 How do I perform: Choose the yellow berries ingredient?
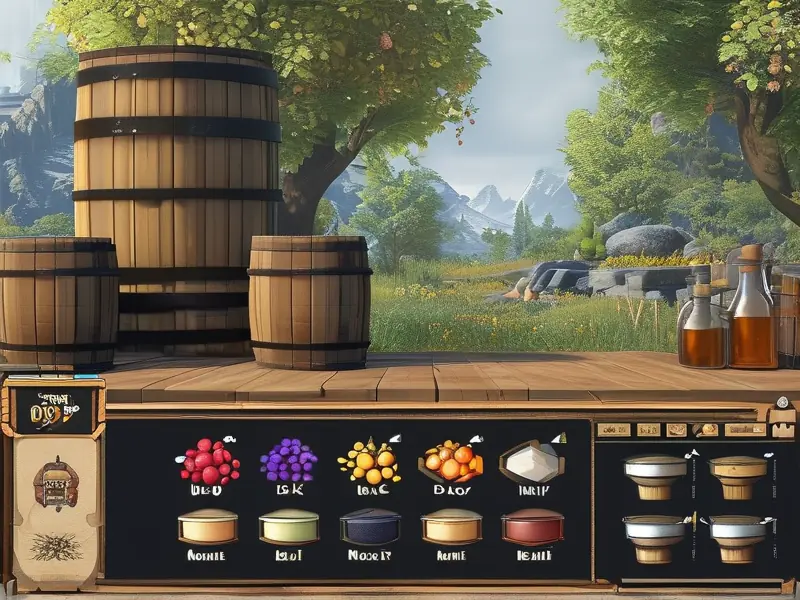pyautogui.click(x=369, y=461)
